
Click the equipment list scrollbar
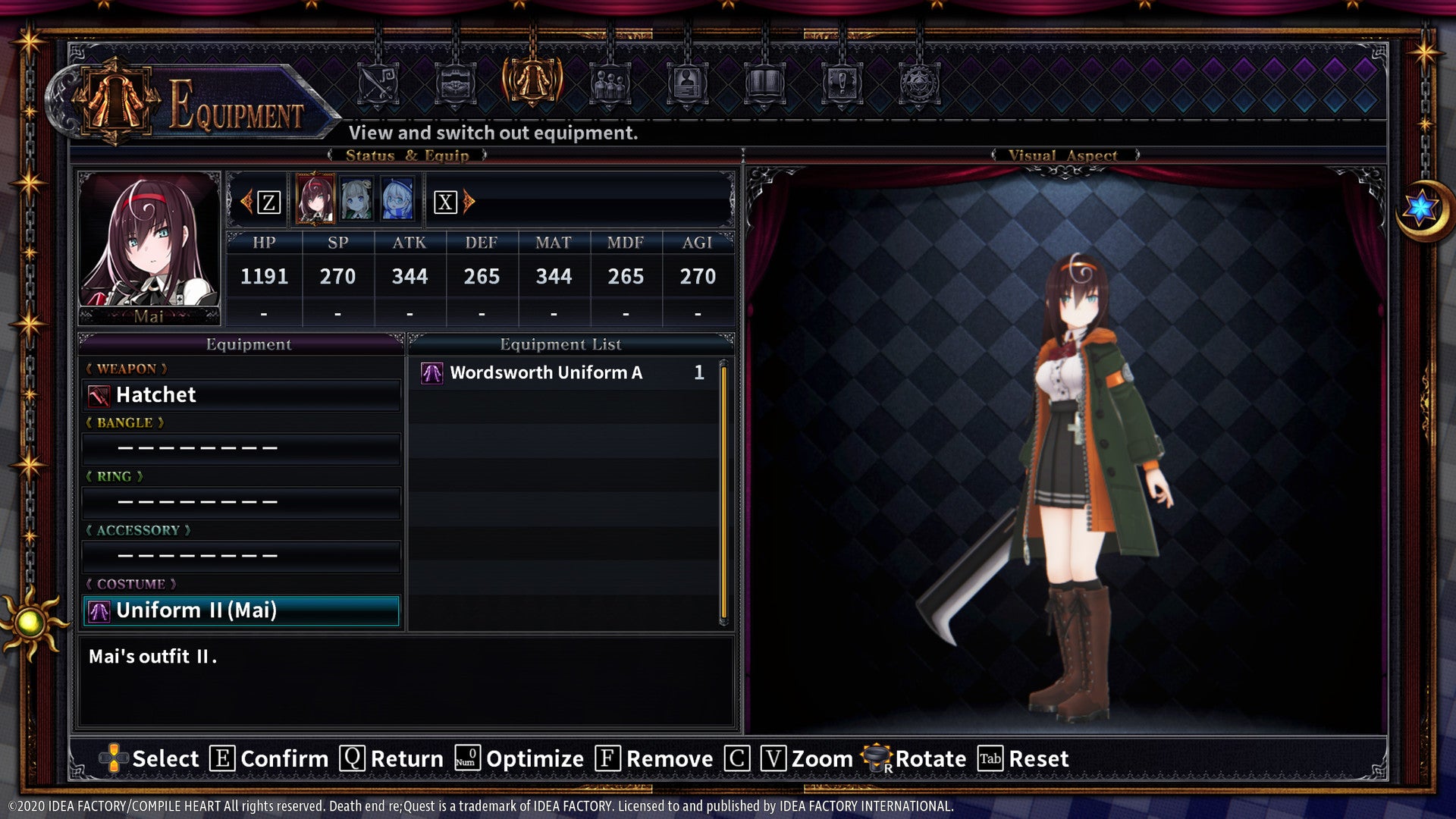[723, 493]
